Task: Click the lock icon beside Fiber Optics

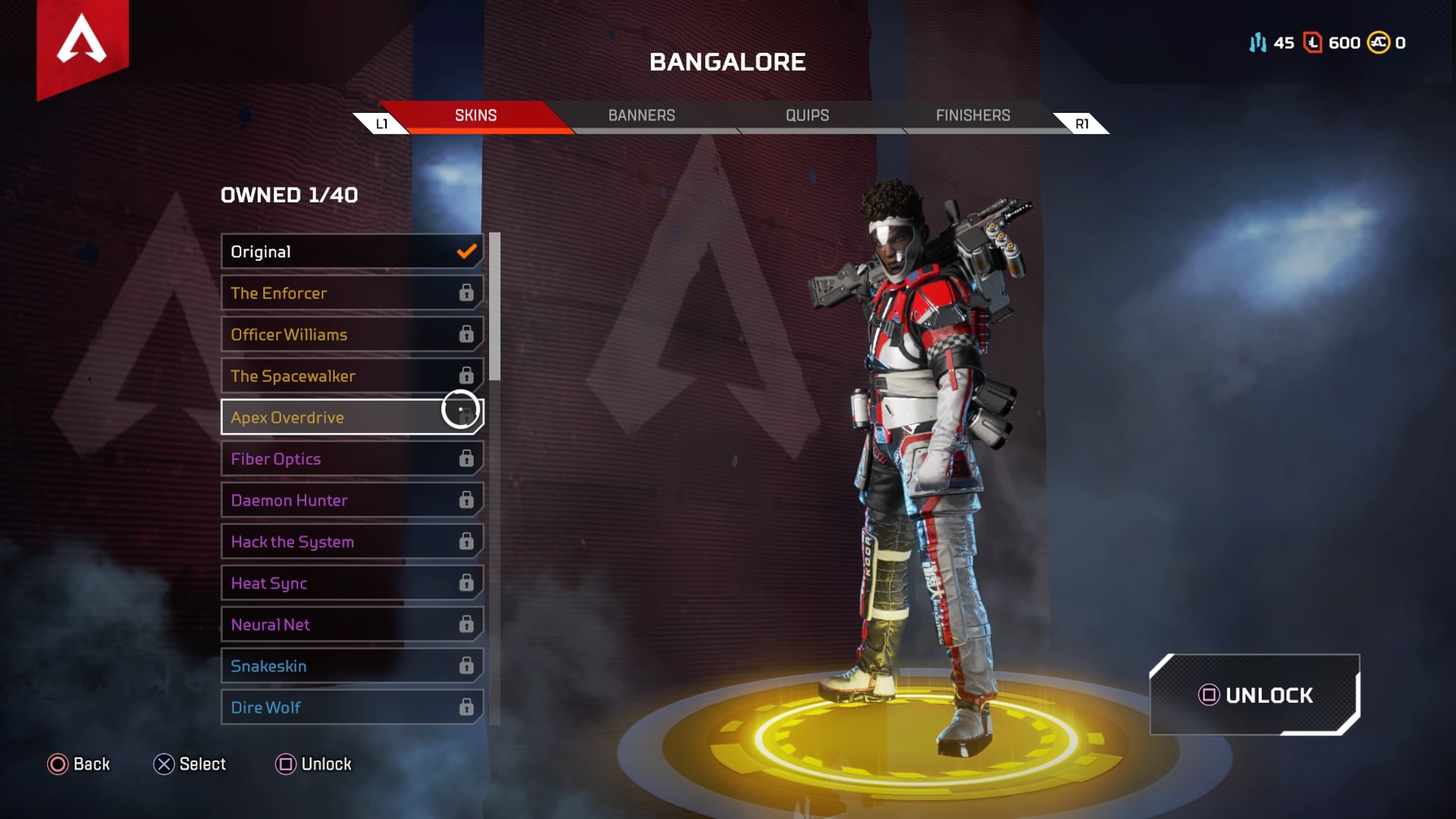Action: pos(465,459)
